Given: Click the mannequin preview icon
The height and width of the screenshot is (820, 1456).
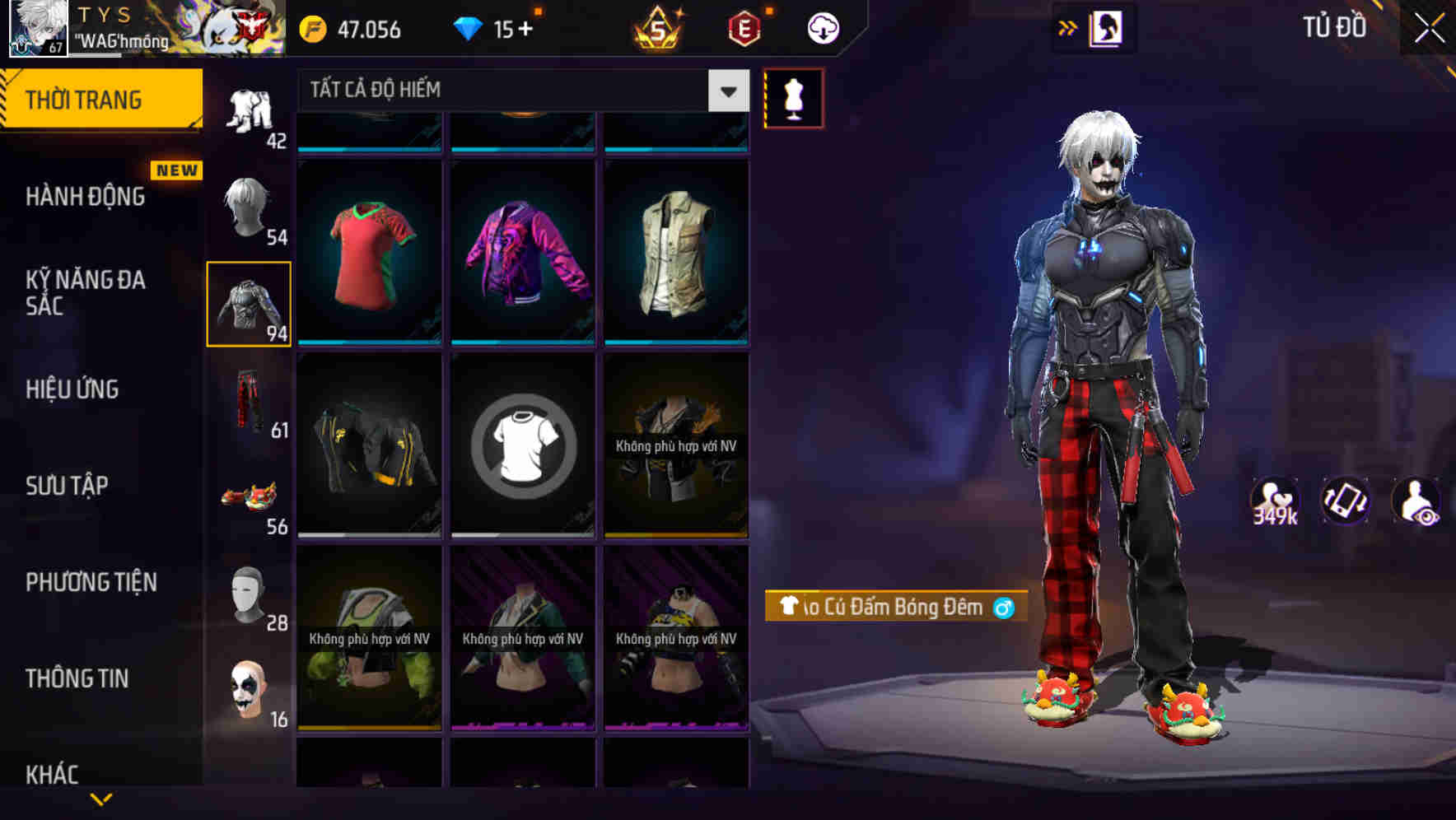Looking at the screenshot, I should tap(793, 97).
